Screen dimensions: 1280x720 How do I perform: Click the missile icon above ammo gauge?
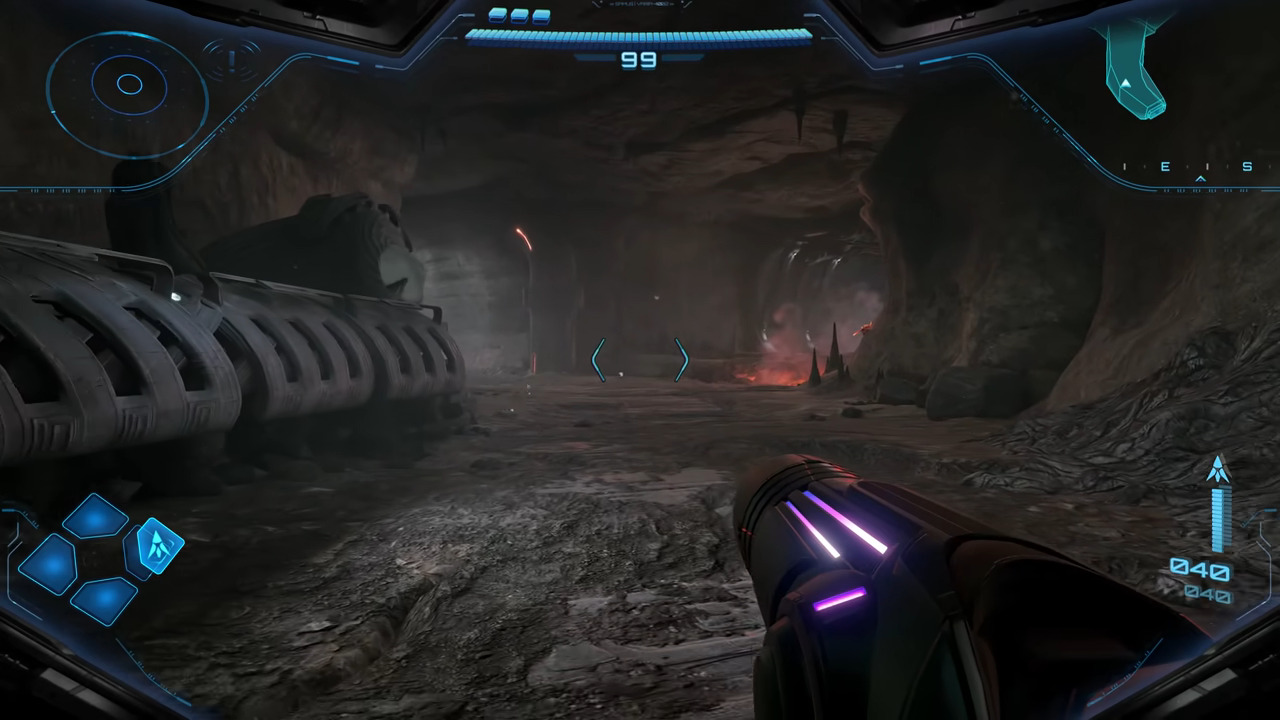coord(1218,469)
